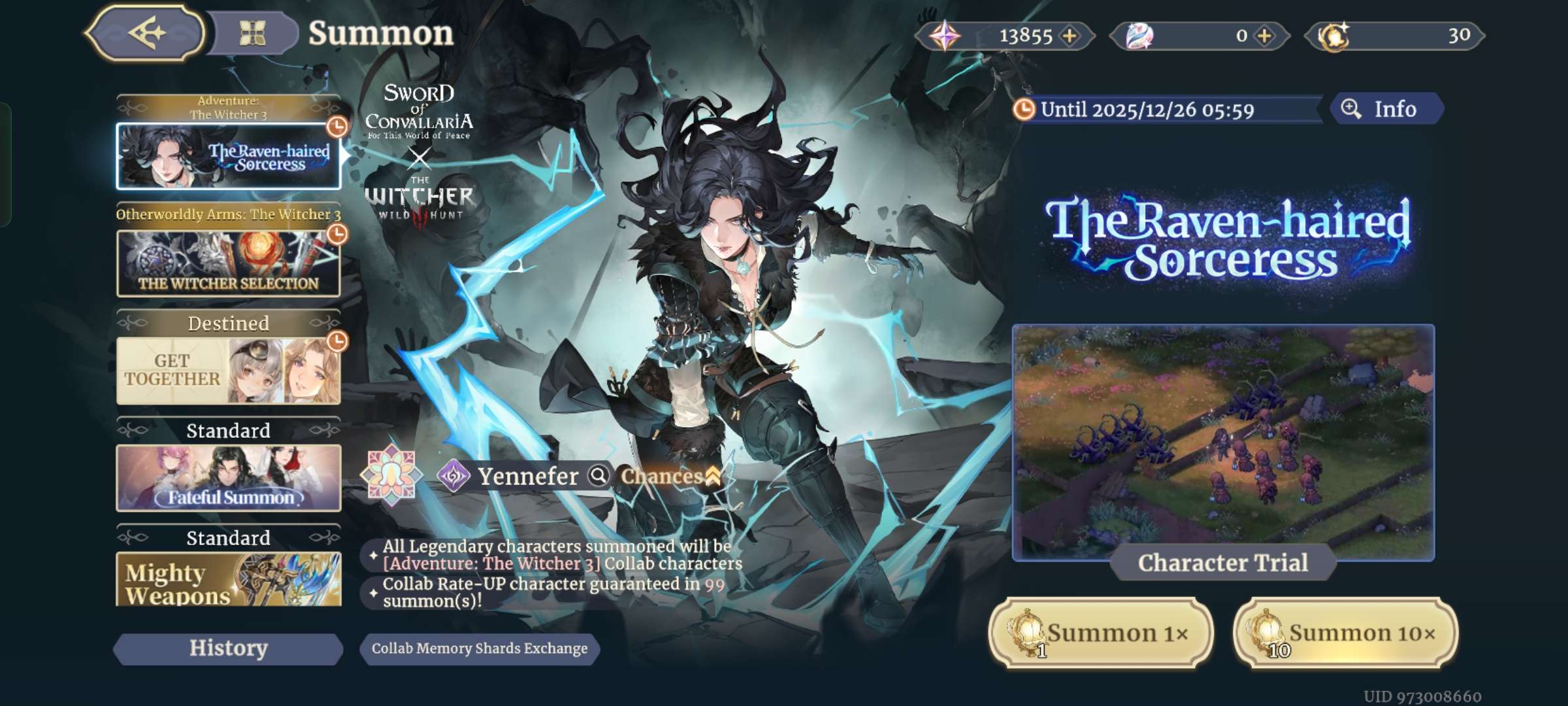Add more purple star currency

(1070, 36)
